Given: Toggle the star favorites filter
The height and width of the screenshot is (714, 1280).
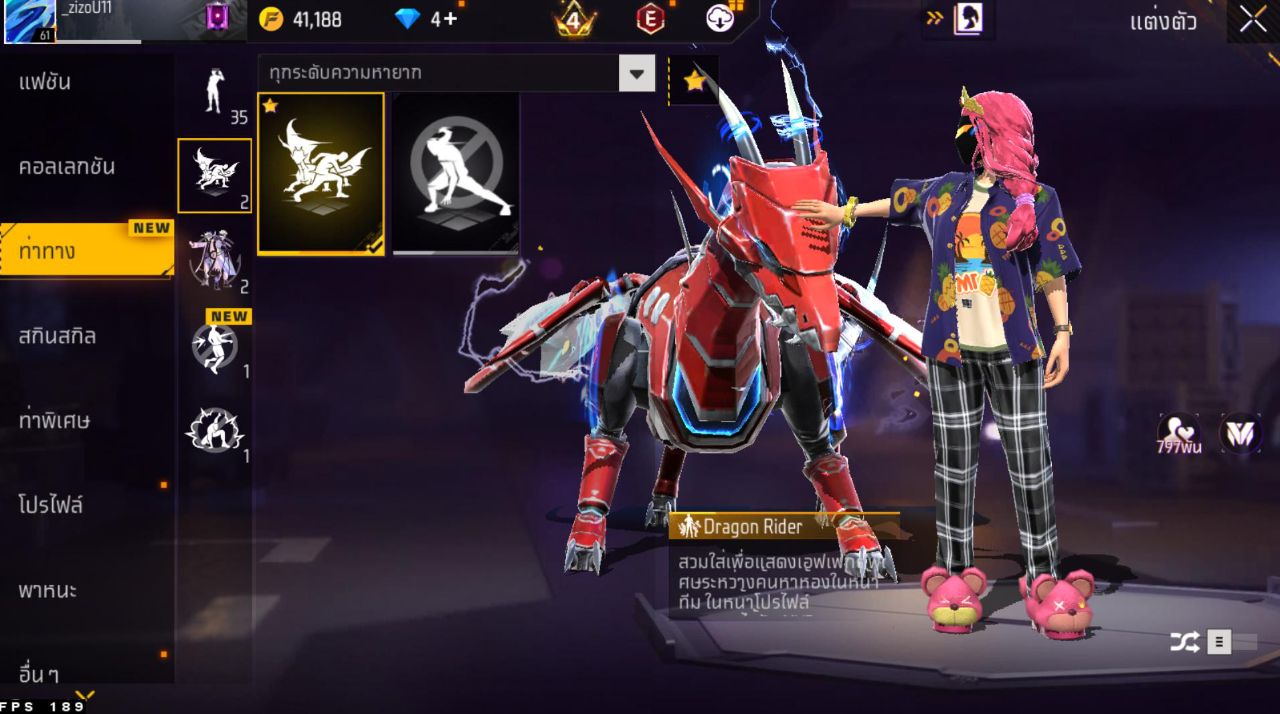Looking at the screenshot, I should point(694,81).
